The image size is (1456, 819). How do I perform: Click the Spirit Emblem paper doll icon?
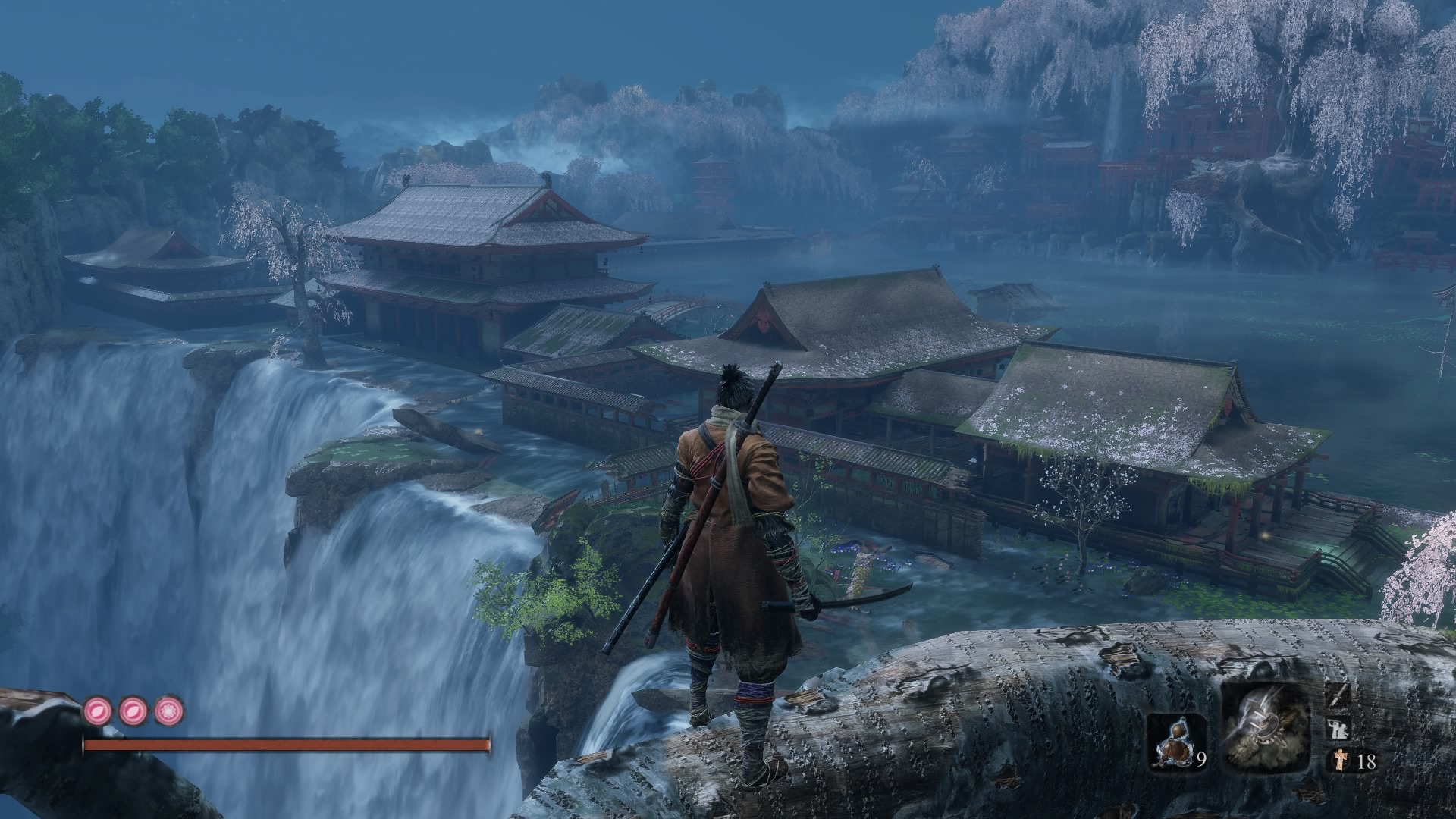tap(1338, 761)
